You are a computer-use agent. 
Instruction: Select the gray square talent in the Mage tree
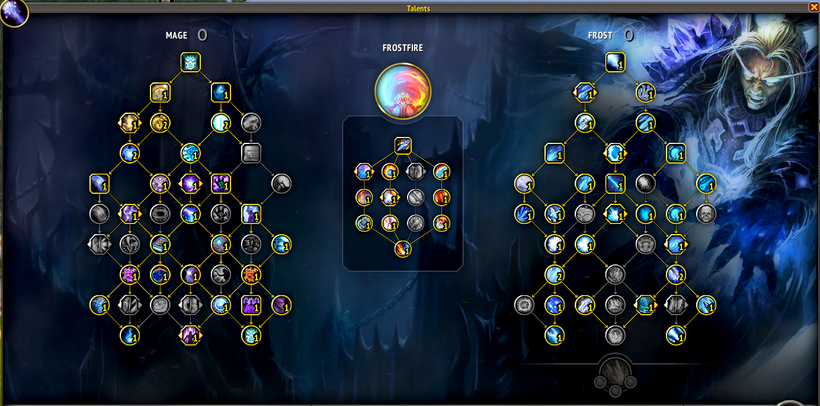pyautogui.click(x=251, y=153)
